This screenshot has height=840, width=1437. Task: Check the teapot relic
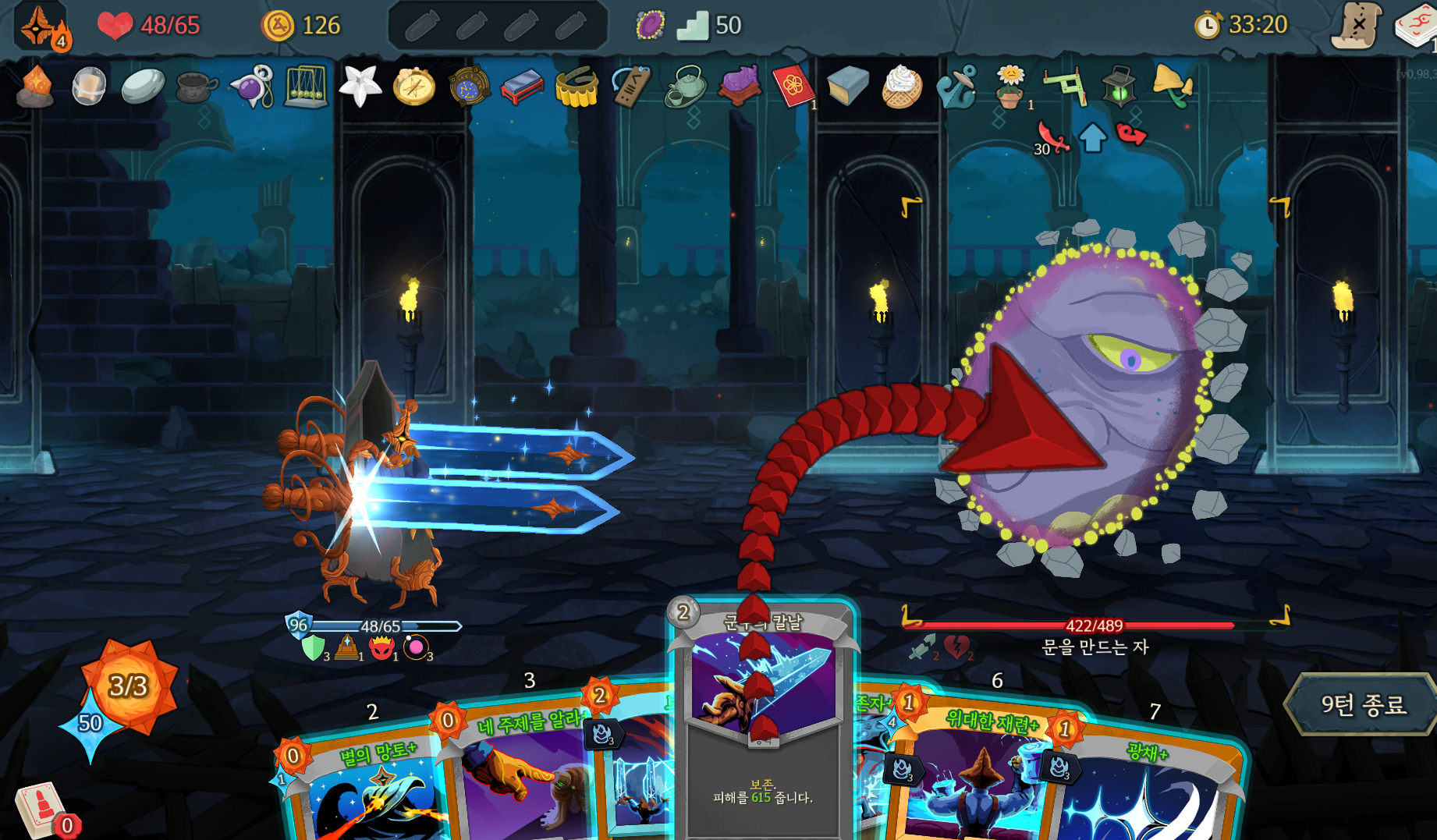(x=684, y=86)
